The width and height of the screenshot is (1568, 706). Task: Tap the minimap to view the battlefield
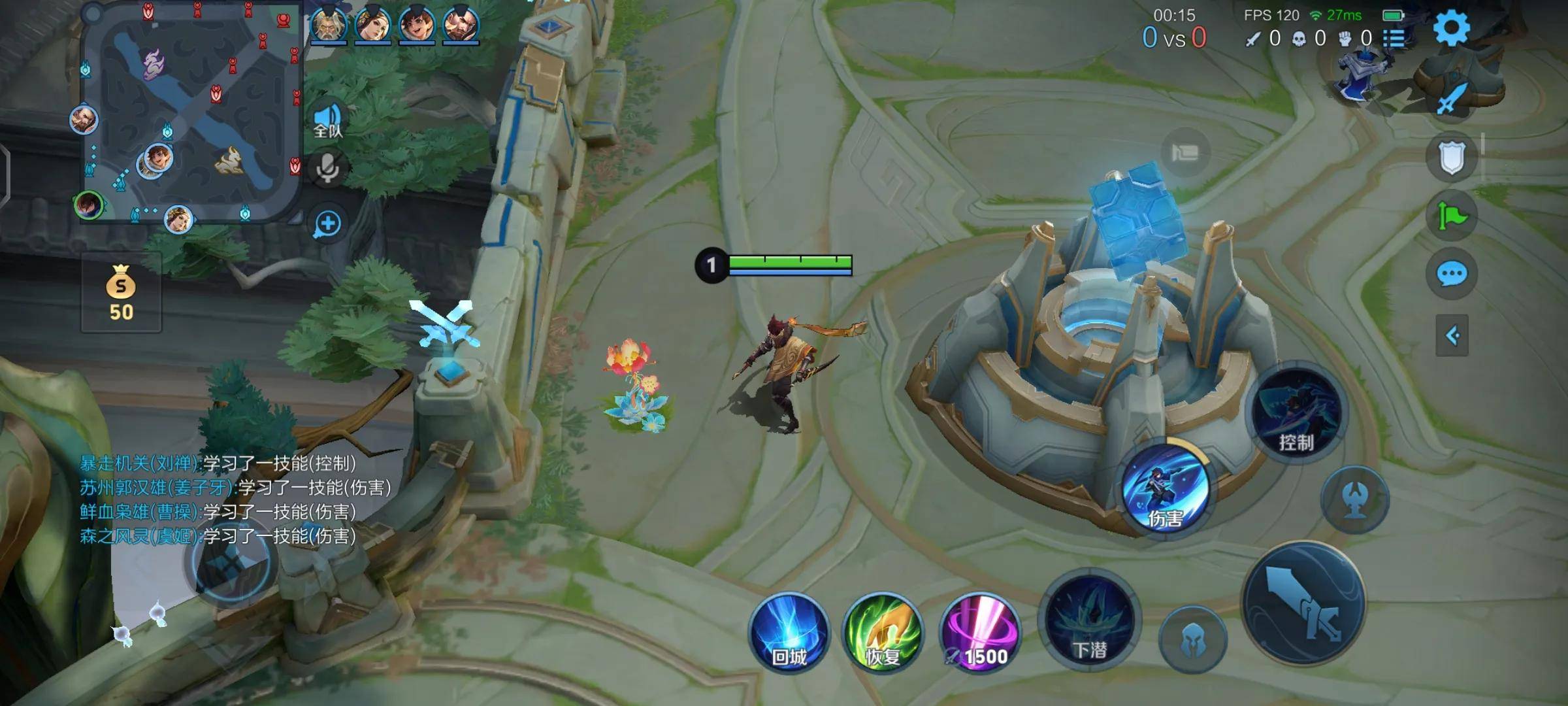point(191,112)
